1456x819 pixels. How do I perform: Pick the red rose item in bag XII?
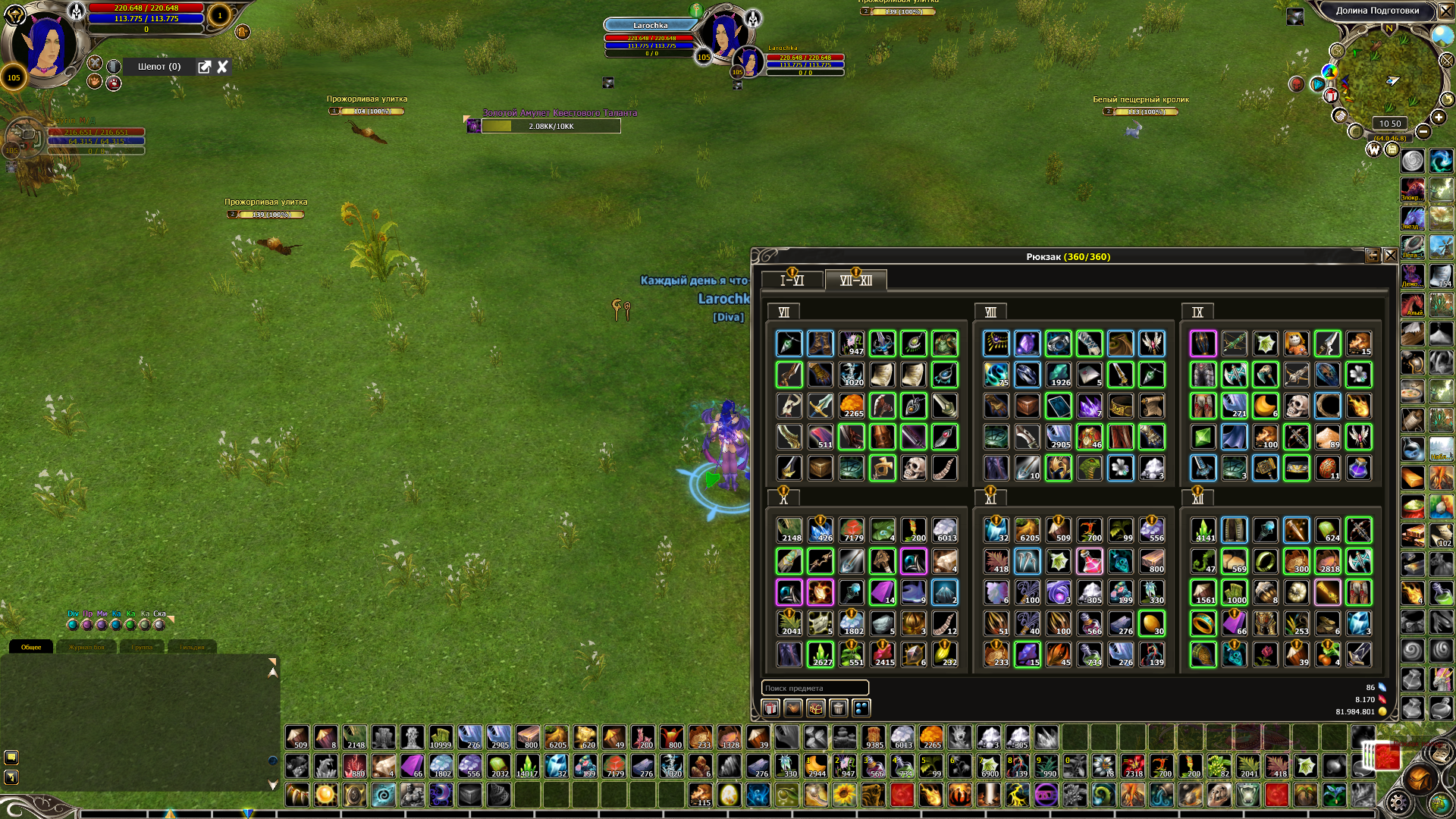1265,655
